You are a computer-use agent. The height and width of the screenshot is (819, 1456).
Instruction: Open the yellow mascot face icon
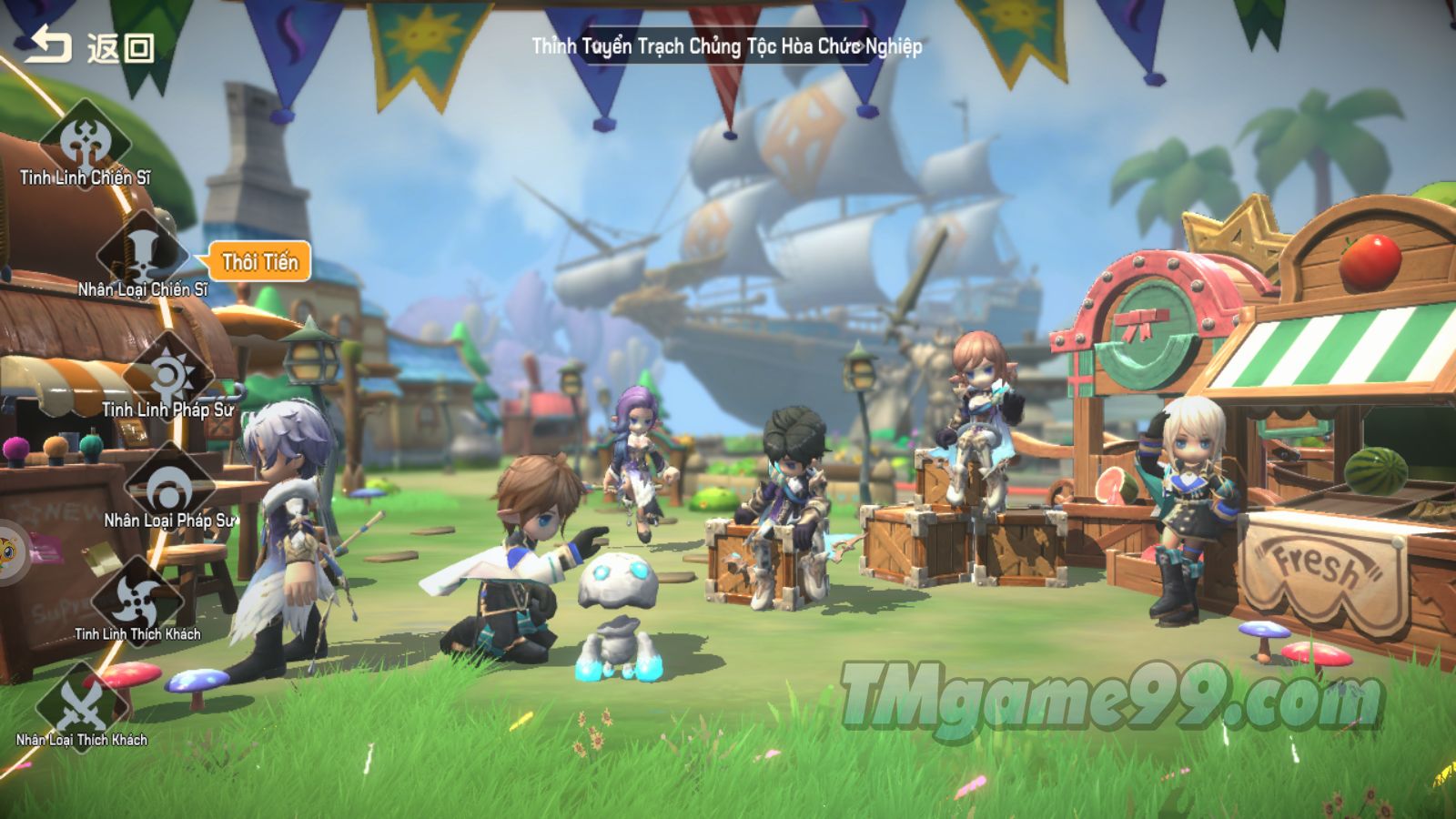[x=11, y=551]
